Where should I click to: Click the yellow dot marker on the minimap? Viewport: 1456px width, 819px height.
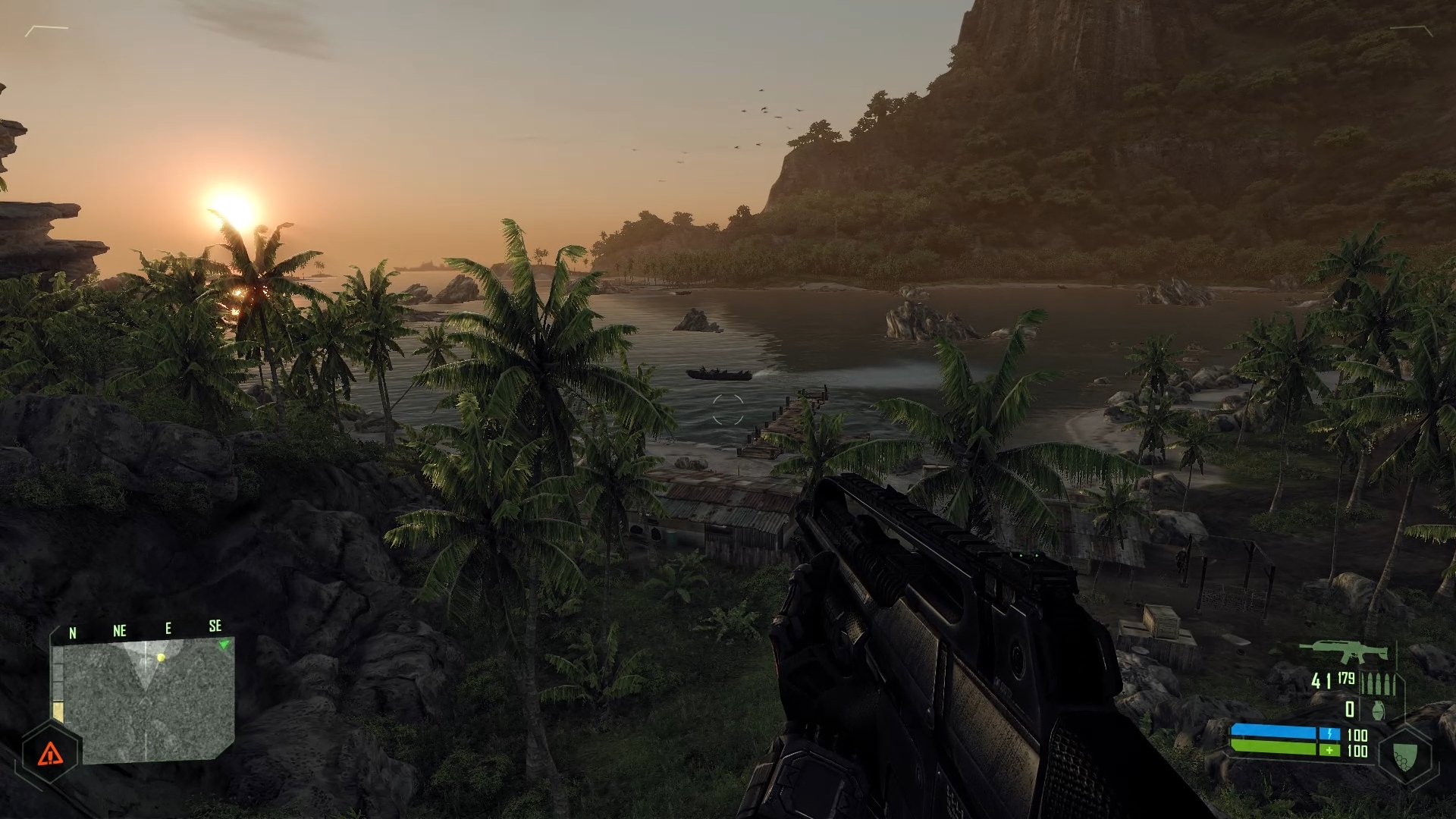[x=161, y=657]
